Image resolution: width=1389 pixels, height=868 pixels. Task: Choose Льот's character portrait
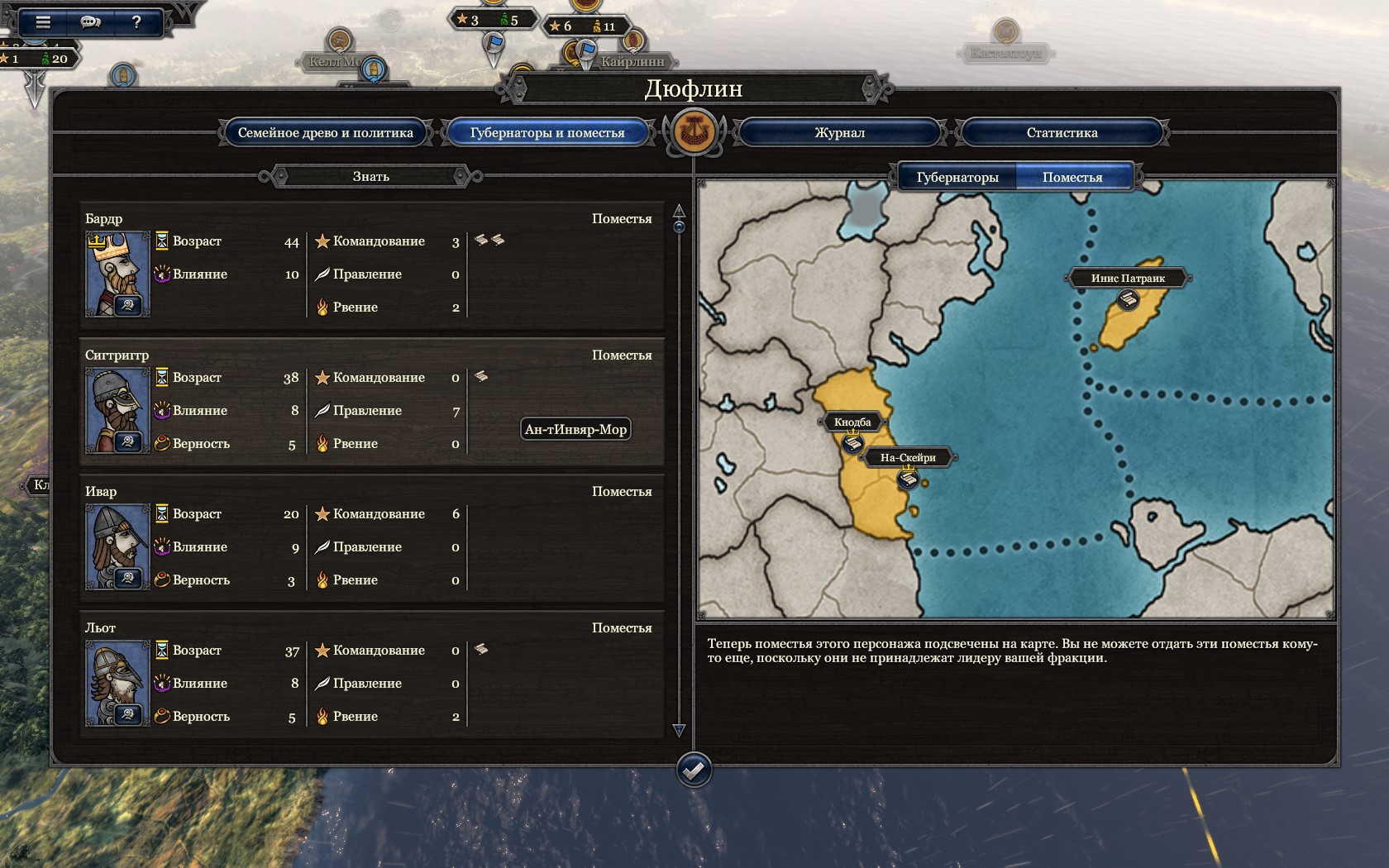(117, 684)
